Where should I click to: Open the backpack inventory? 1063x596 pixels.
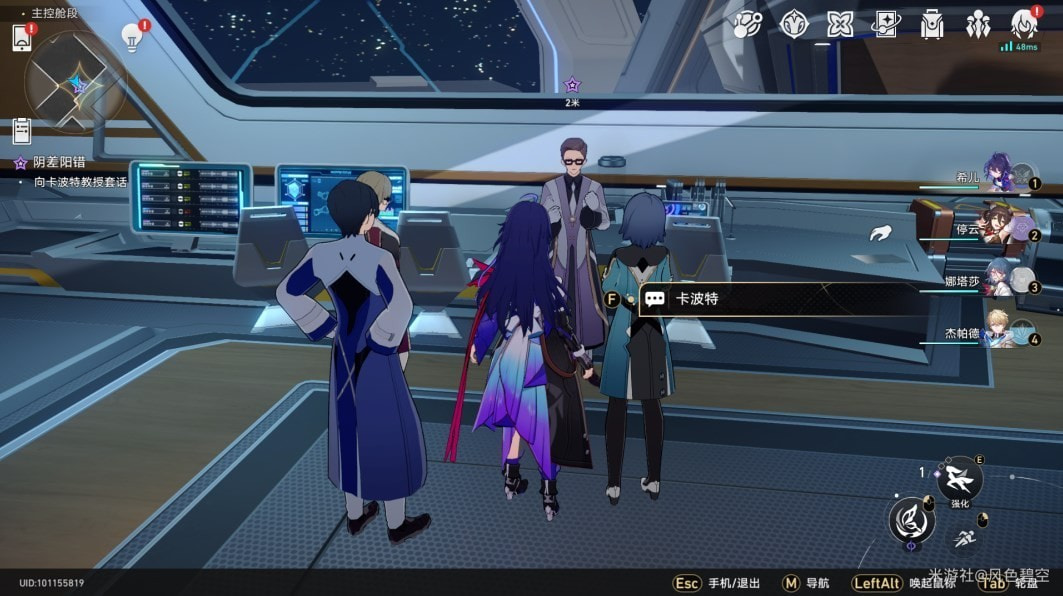tap(932, 24)
